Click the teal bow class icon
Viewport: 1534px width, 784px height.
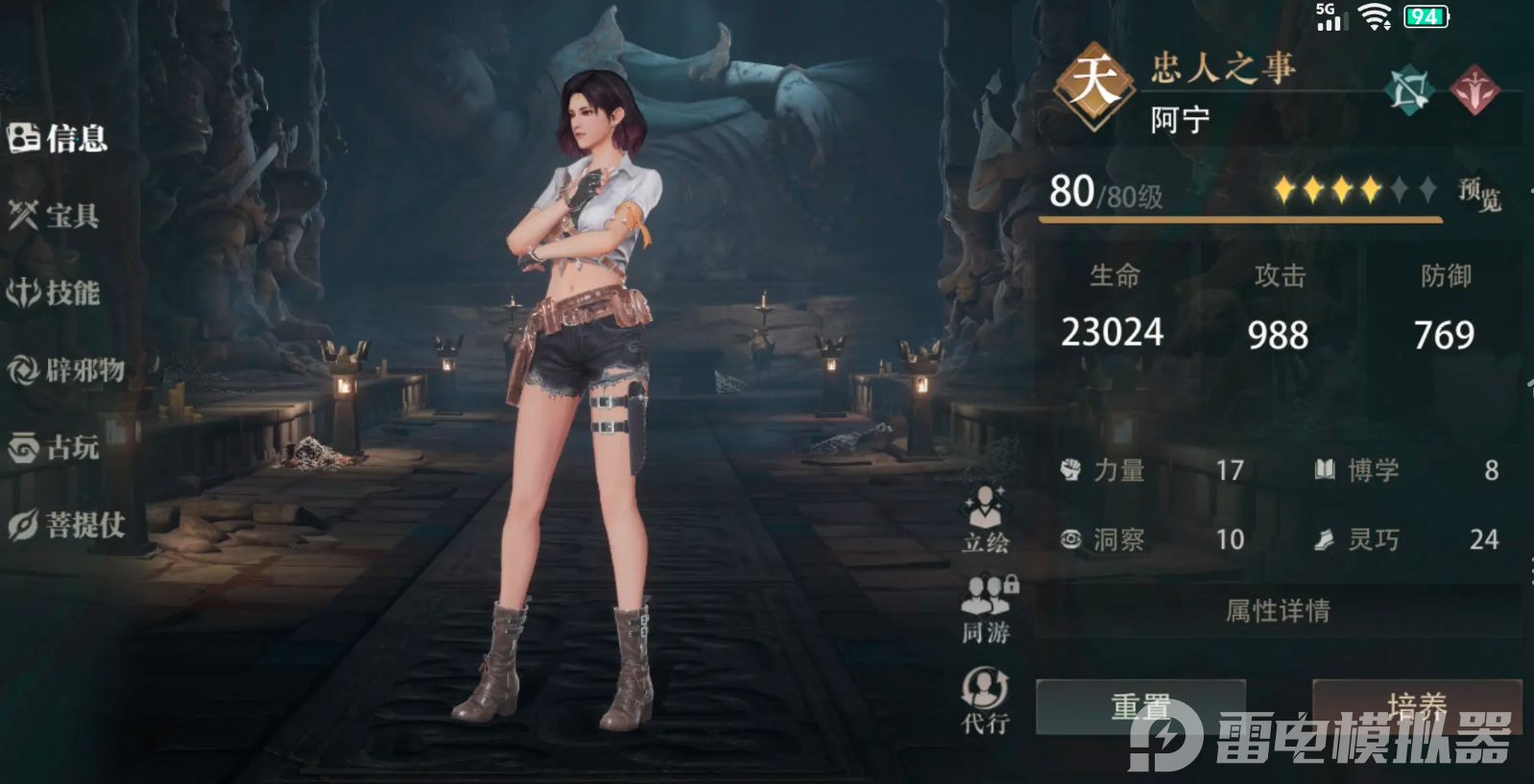click(1409, 91)
